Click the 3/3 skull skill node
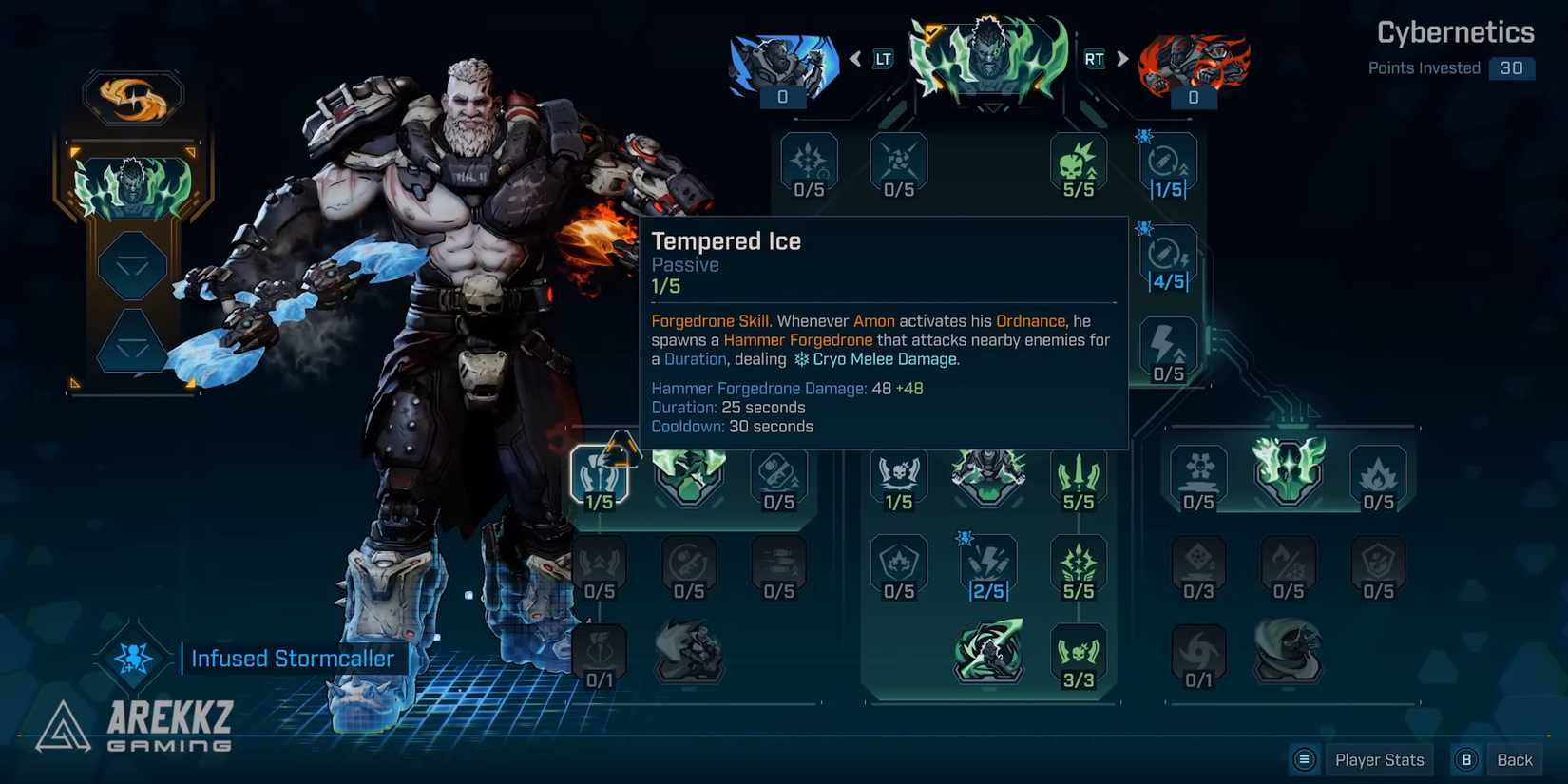 point(1079,653)
